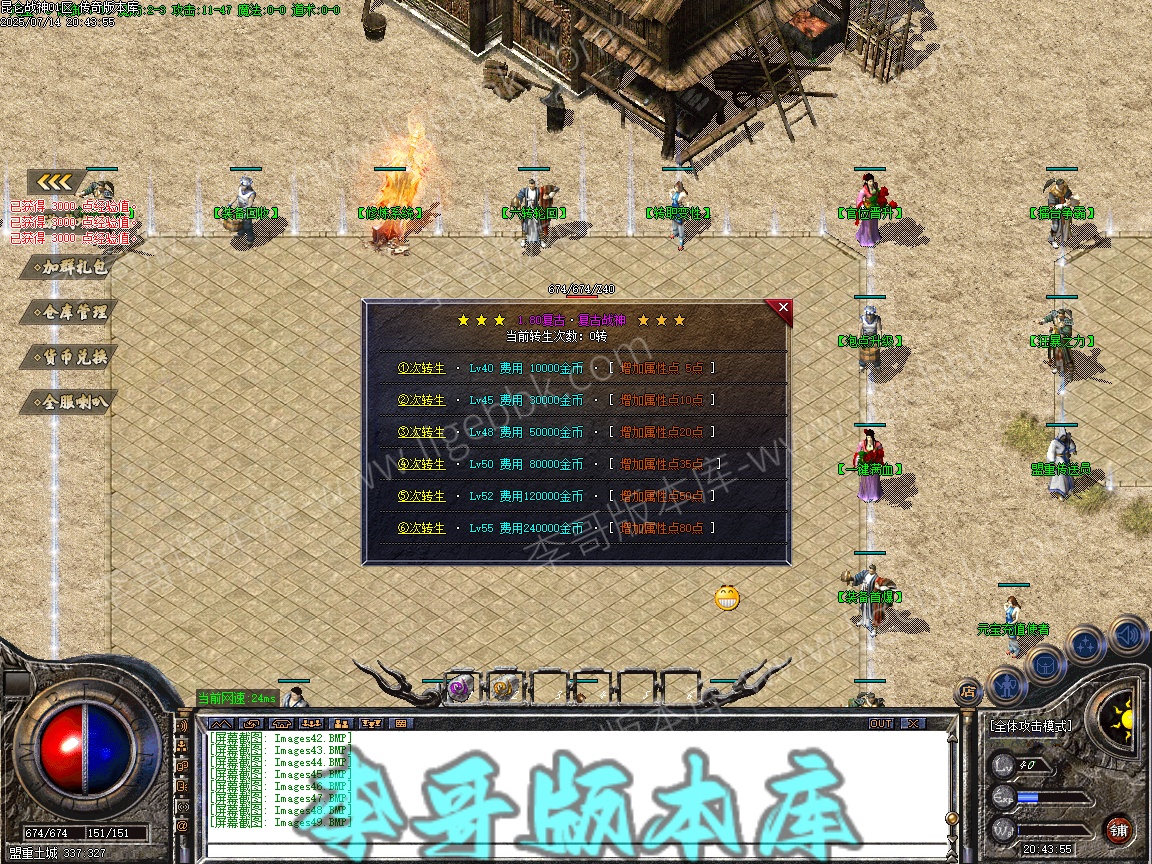Activate the ⑥次转生 Lv55 rebirth

421,528
